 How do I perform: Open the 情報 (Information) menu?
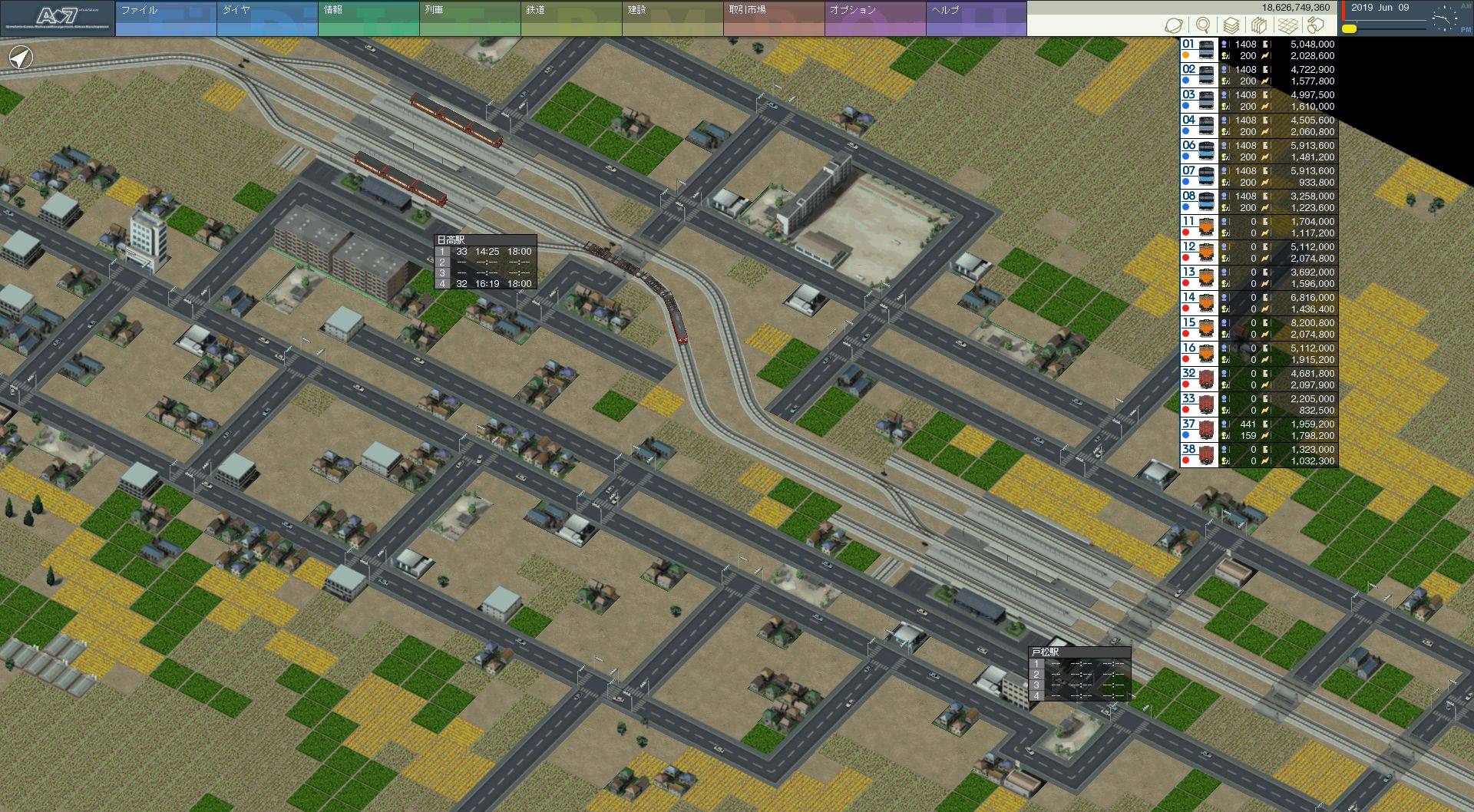coord(368,18)
